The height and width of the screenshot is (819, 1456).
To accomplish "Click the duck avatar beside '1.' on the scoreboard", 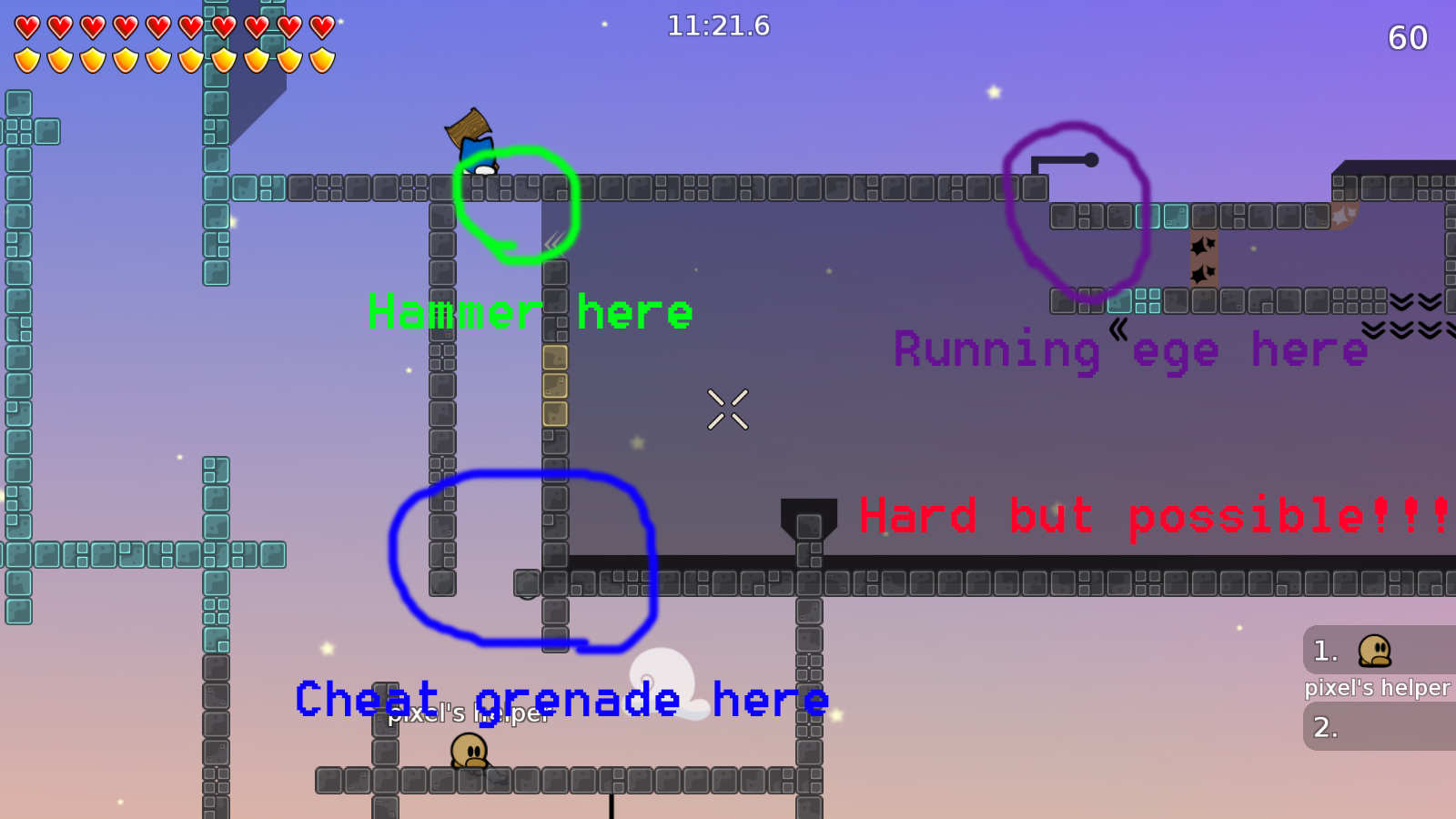I will (1374, 652).
